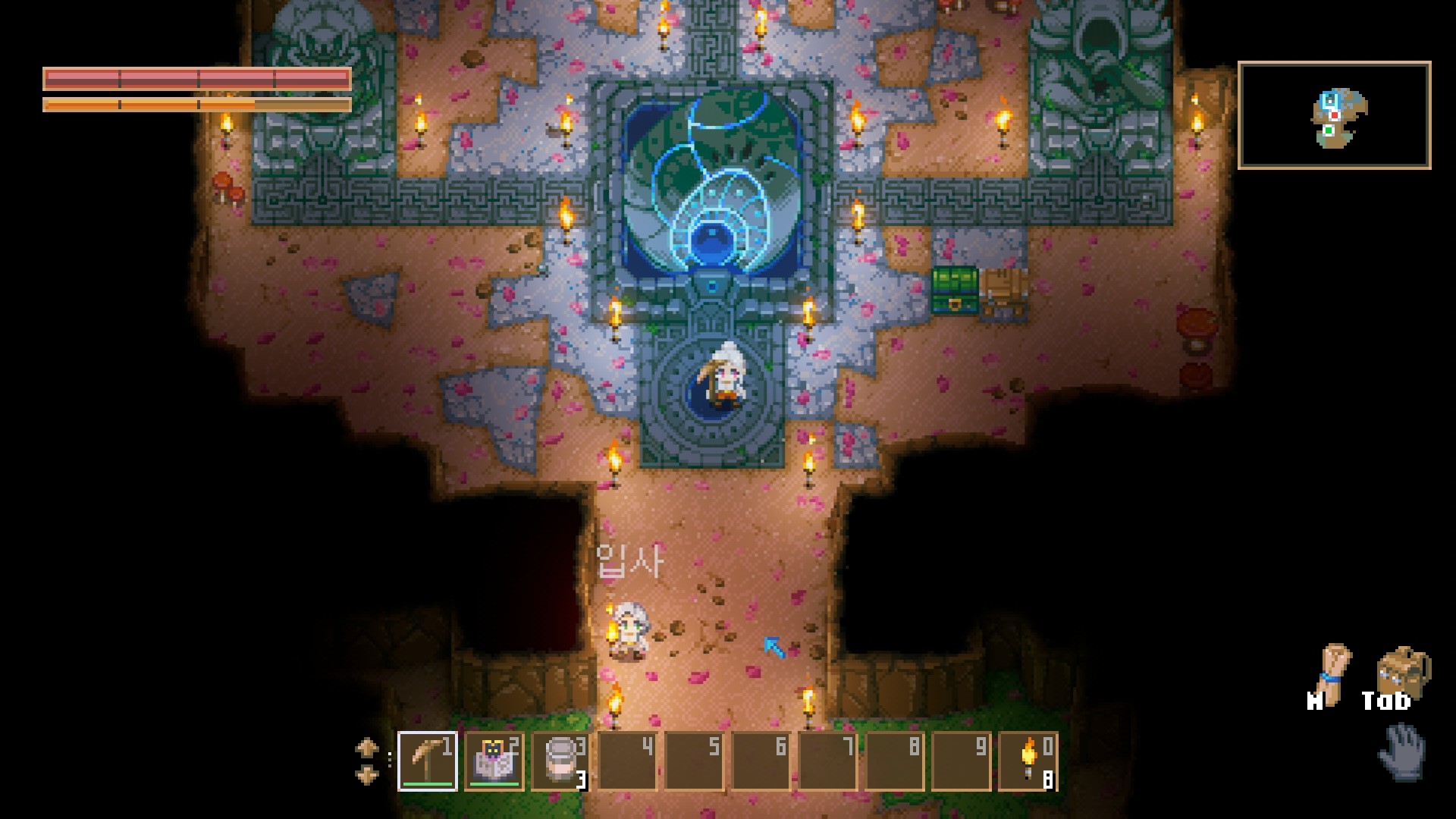Select the torch hotbar slot
1456x819 pixels.
tap(1028, 761)
